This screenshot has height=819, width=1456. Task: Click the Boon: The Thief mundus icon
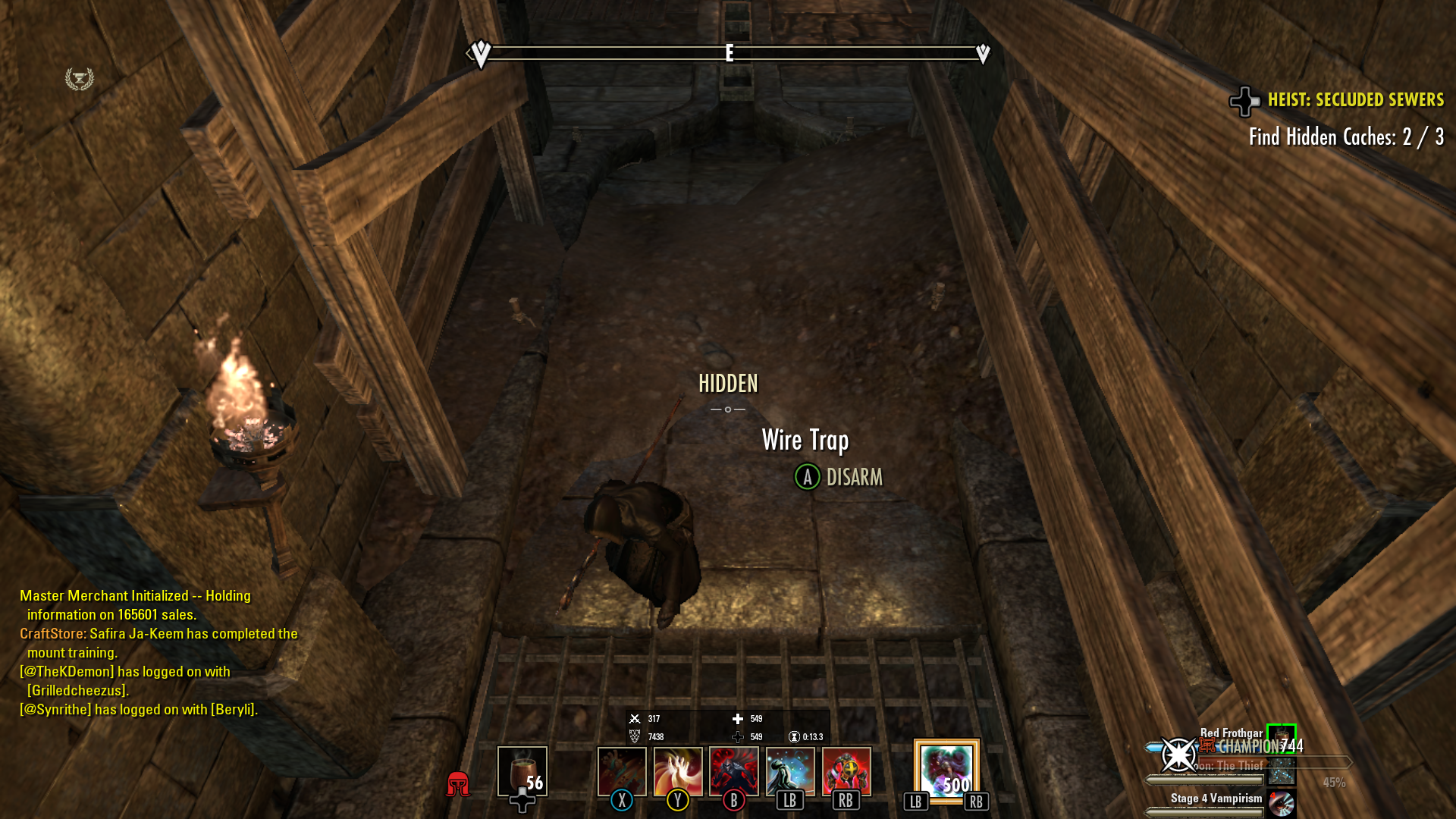click(1282, 772)
